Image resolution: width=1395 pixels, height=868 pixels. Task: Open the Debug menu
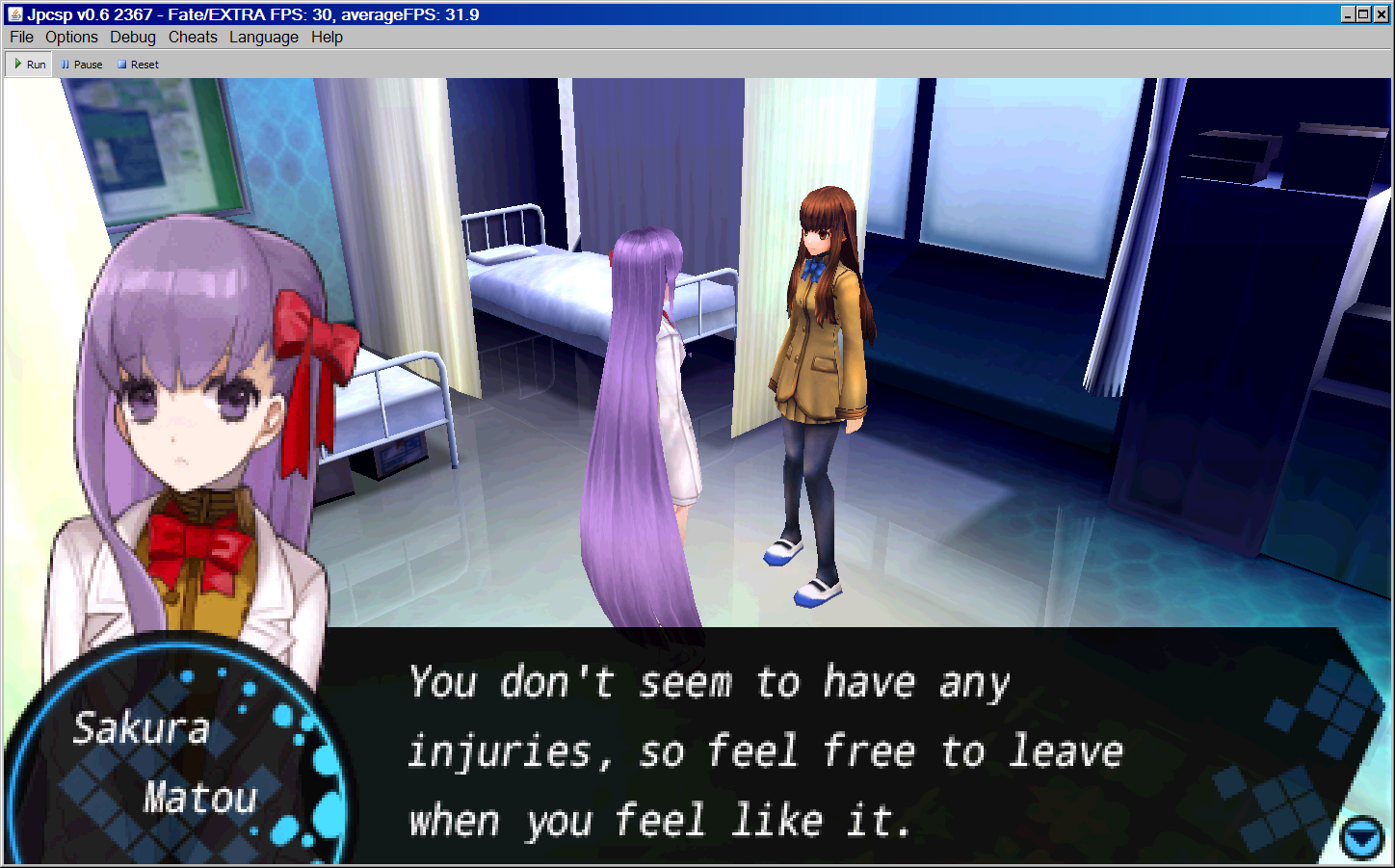coord(133,37)
